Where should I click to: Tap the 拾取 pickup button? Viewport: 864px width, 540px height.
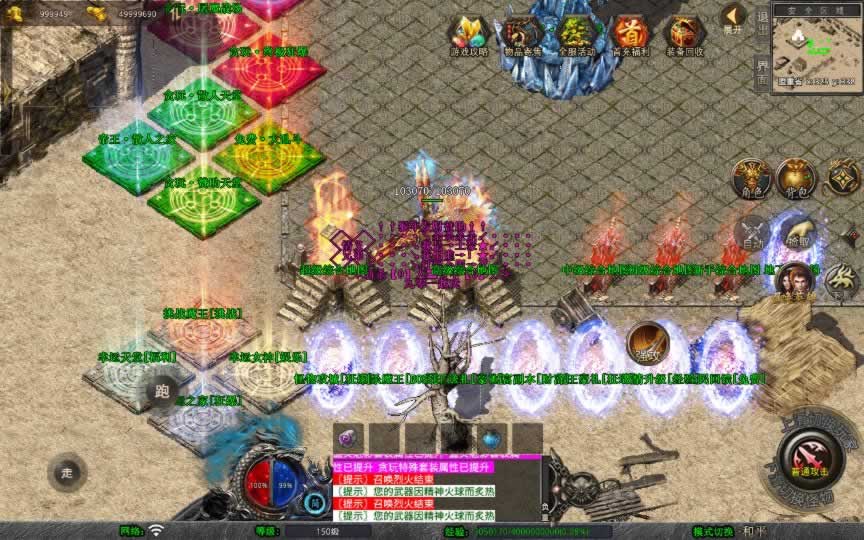tap(796, 234)
